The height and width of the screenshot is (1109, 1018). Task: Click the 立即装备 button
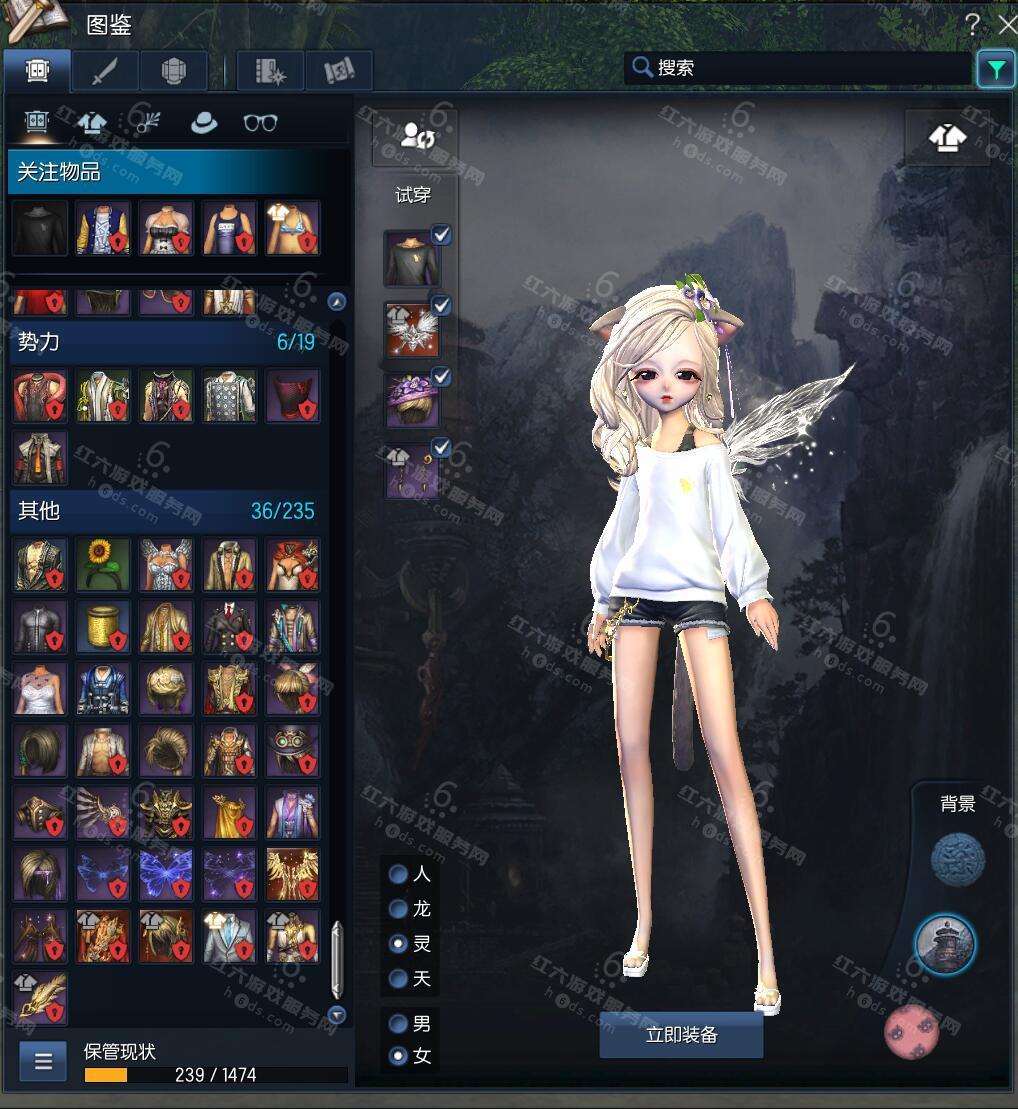click(681, 1035)
